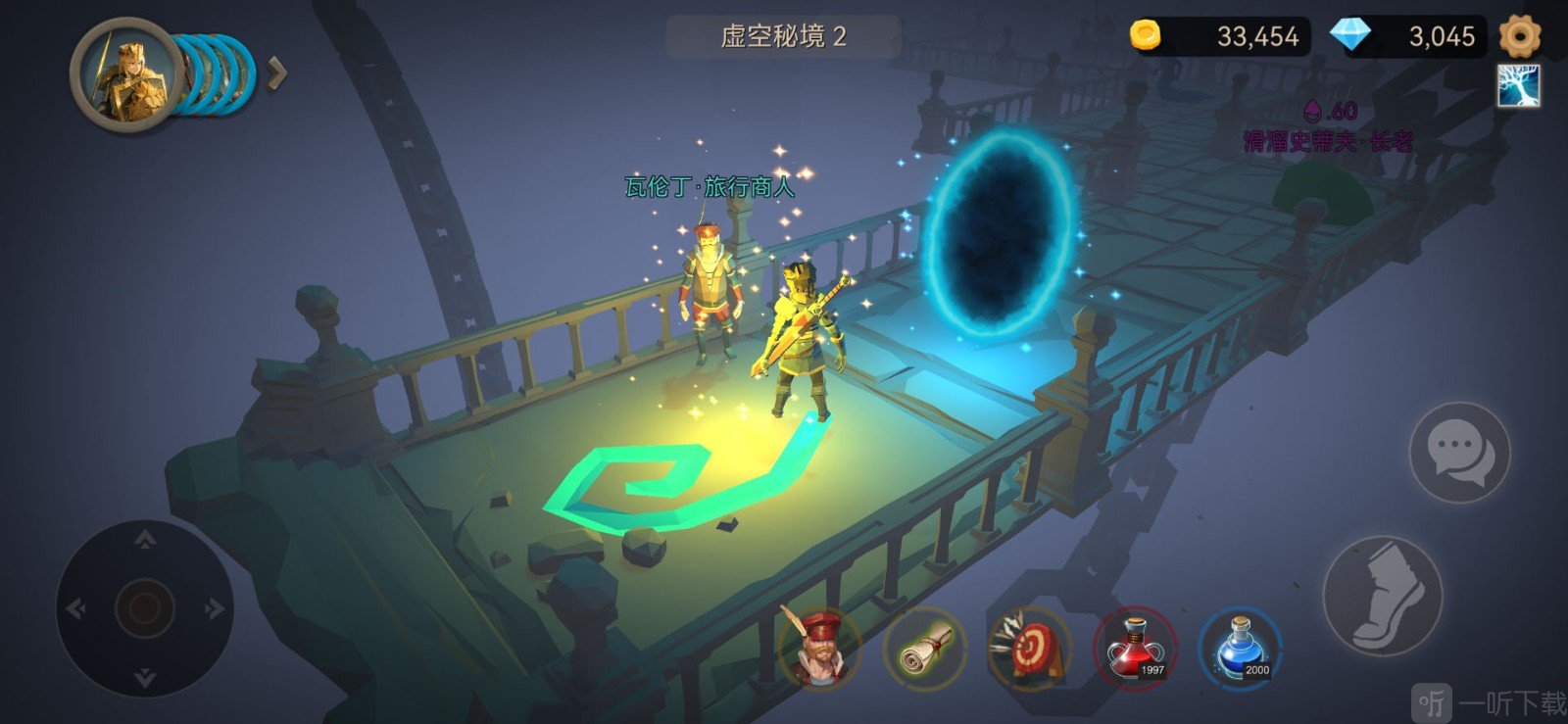Image resolution: width=1568 pixels, height=724 pixels.
Task: Open the settings gear
Action: click(x=1519, y=36)
